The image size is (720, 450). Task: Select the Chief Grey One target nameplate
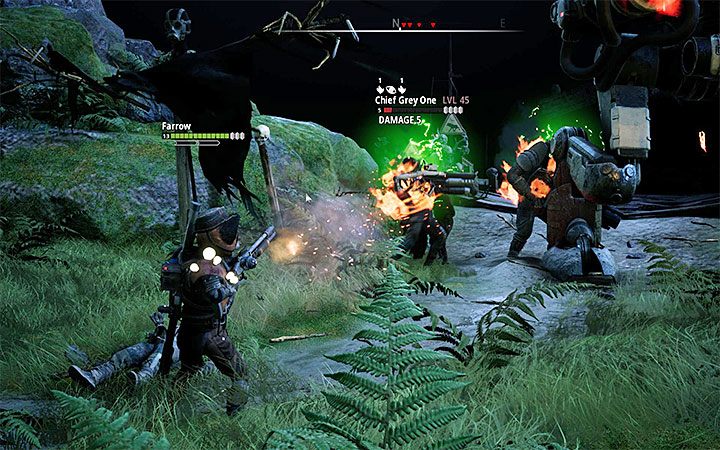tap(408, 98)
